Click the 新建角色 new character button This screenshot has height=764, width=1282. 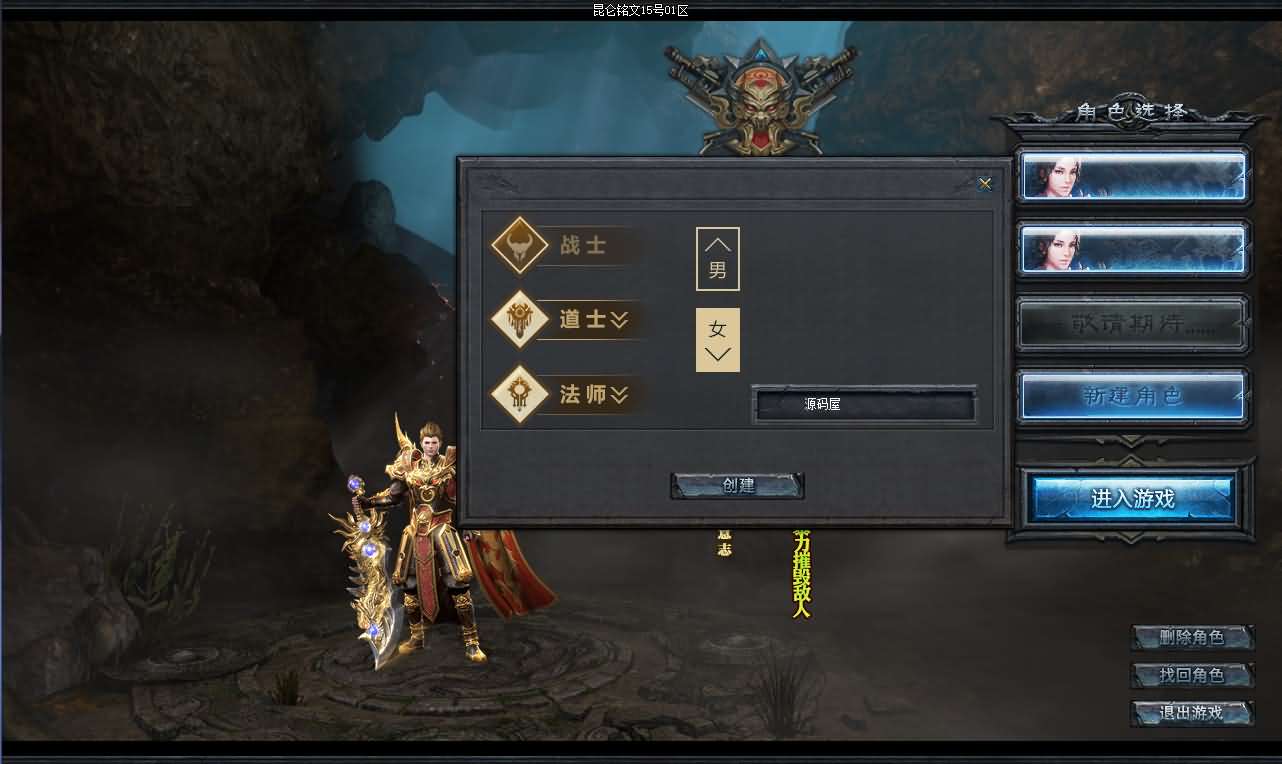1133,397
